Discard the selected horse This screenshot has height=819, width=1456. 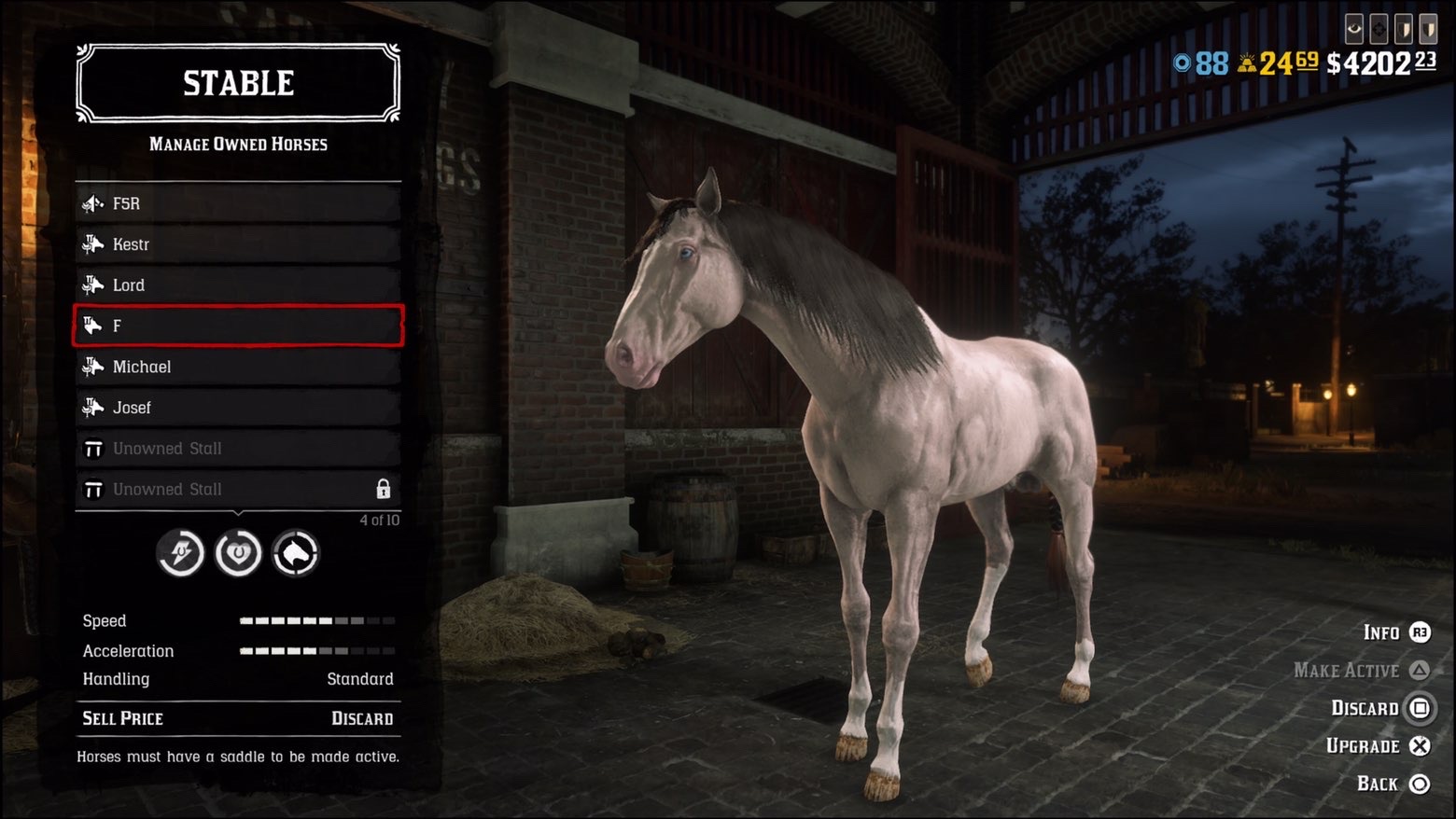1380,708
